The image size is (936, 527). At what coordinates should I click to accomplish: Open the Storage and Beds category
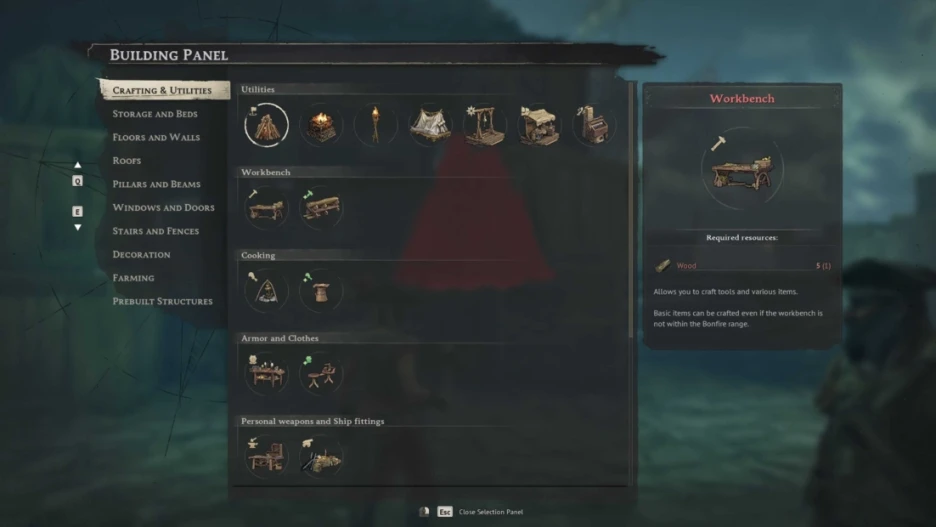(x=155, y=114)
